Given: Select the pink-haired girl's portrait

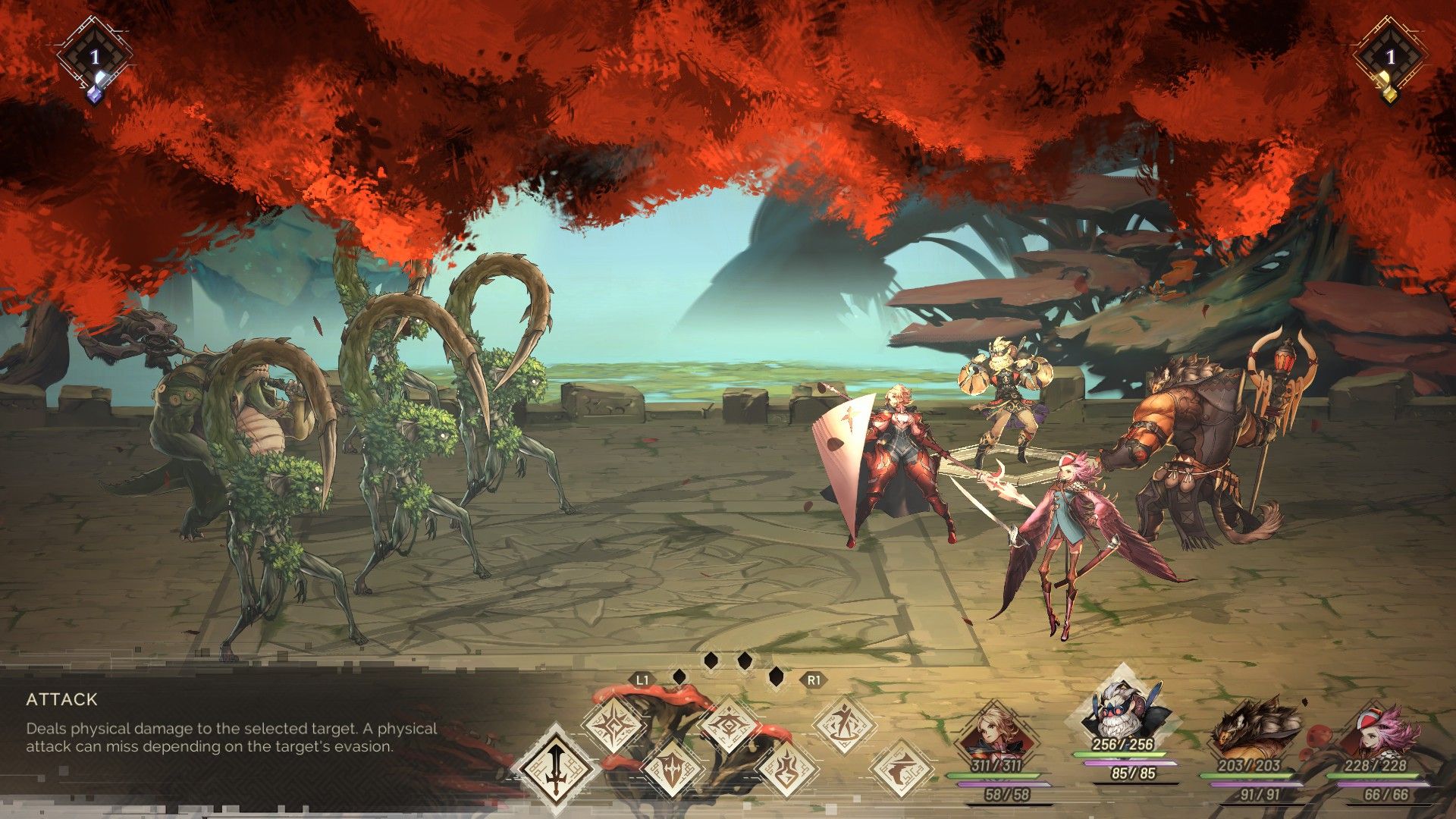Looking at the screenshot, I should [x=1375, y=733].
